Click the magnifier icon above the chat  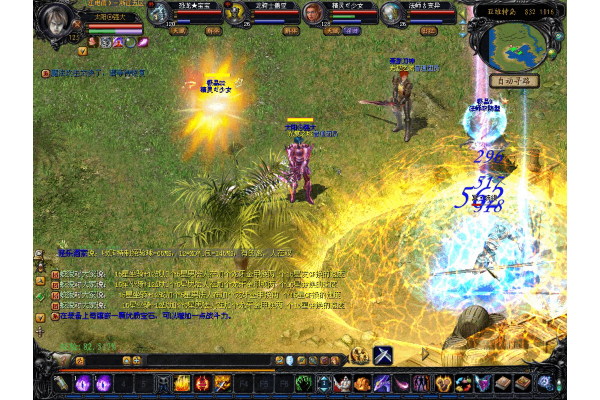[38, 254]
